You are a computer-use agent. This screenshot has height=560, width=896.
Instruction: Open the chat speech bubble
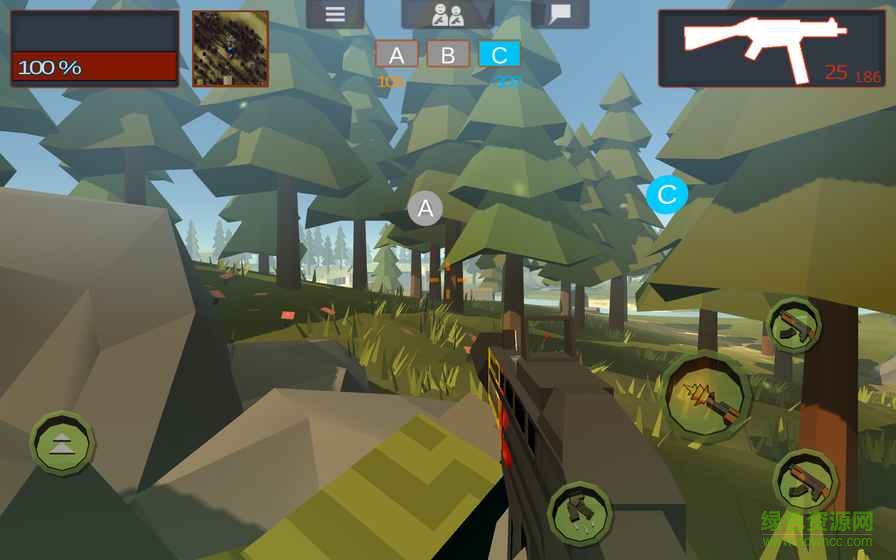560,14
